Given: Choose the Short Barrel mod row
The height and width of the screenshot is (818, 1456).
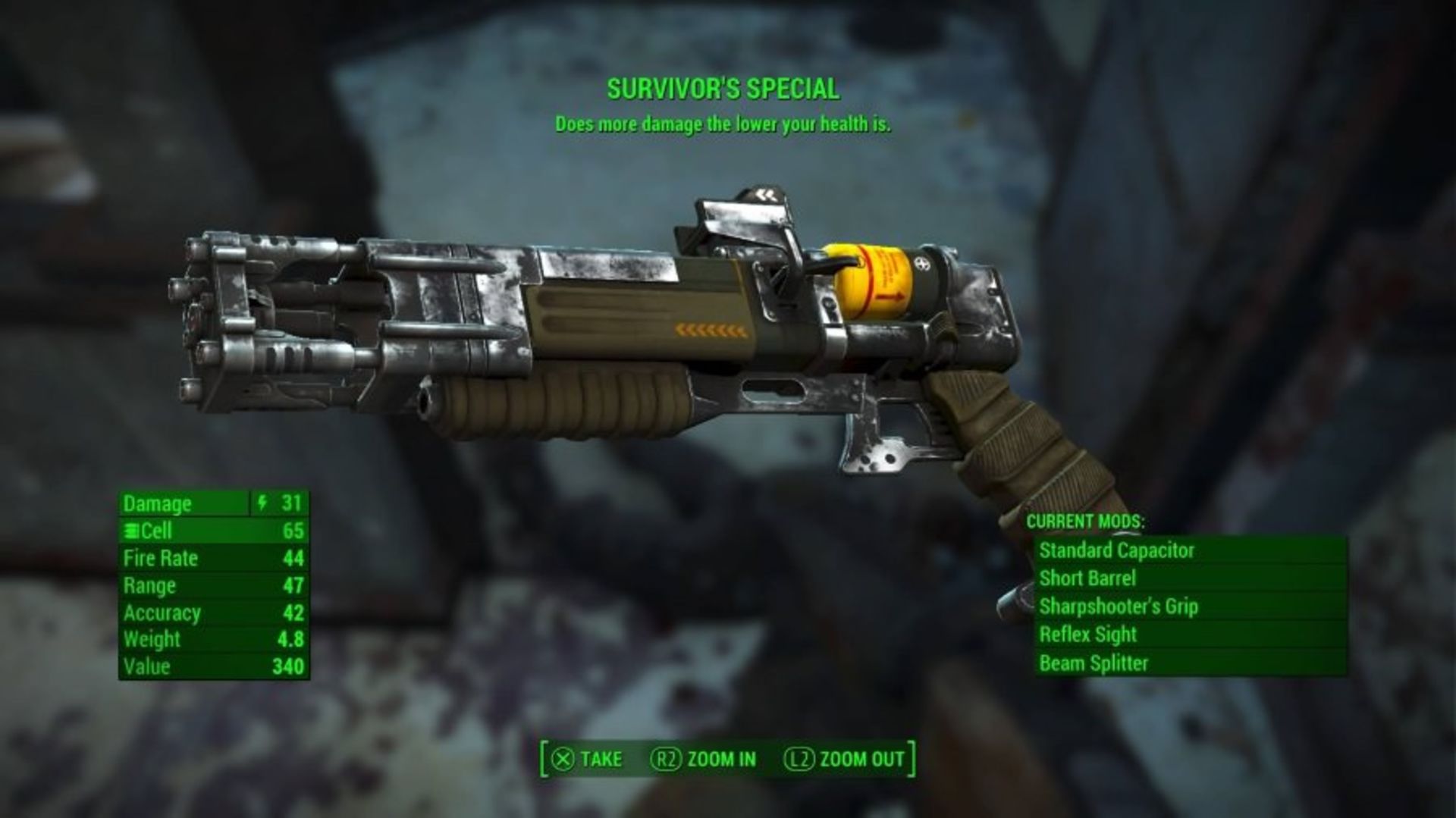Looking at the screenshot, I should 1087,578.
